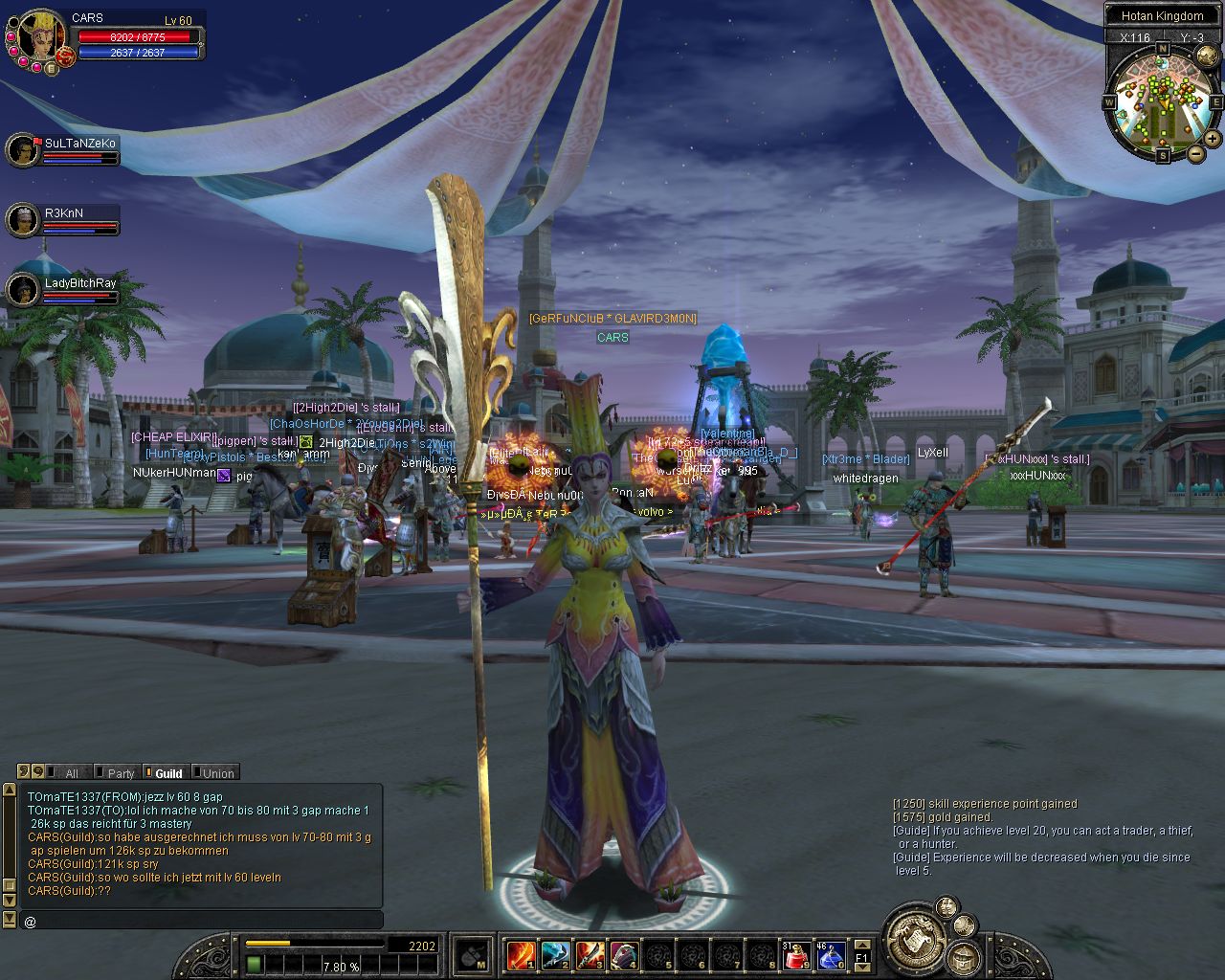Select the Guild chat tab
The width and height of the screenshot is (1225, 980).
(x=168, y=773)
